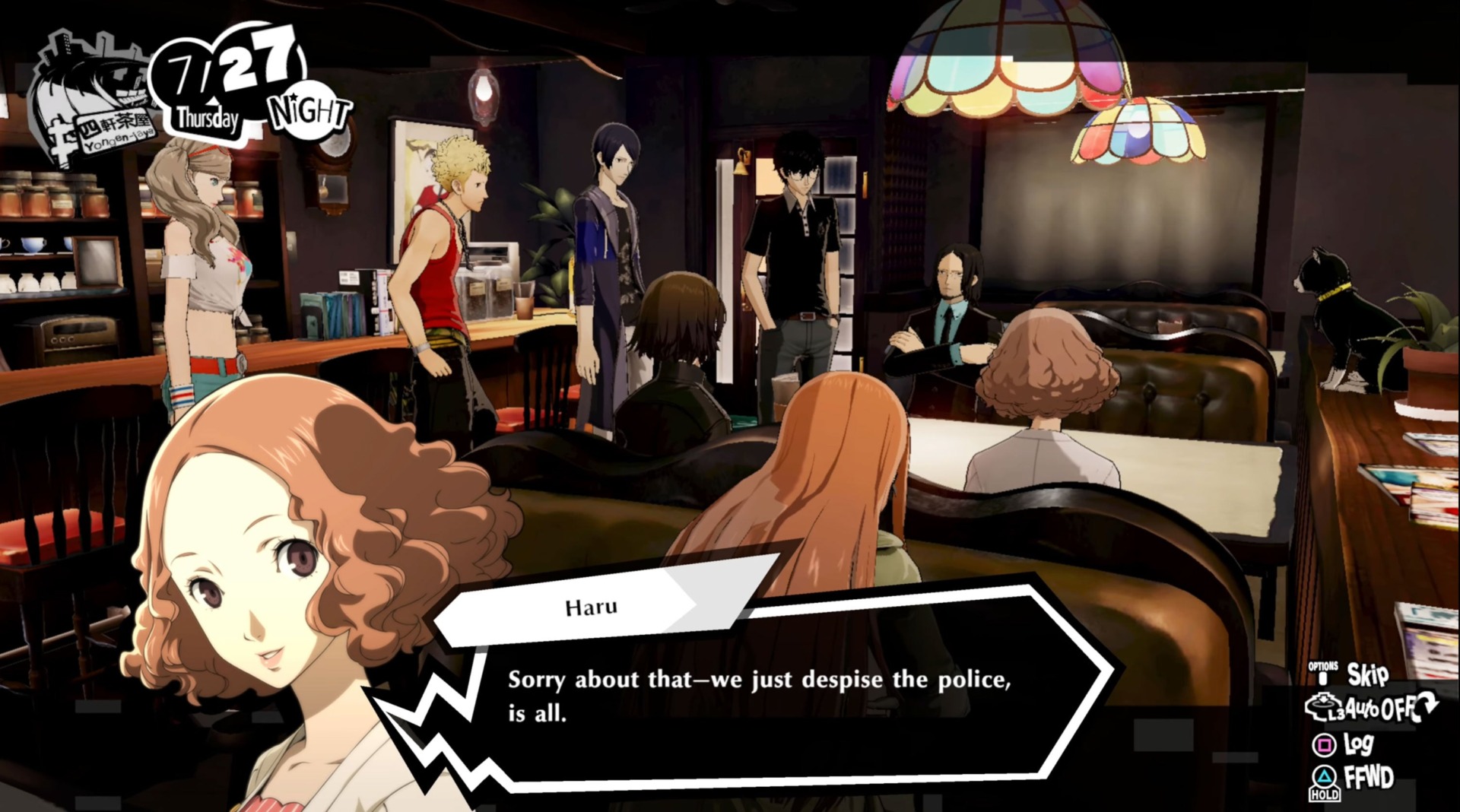
Task: Select the NIGHT time-of-day indicator
Action: pos(308,113)
